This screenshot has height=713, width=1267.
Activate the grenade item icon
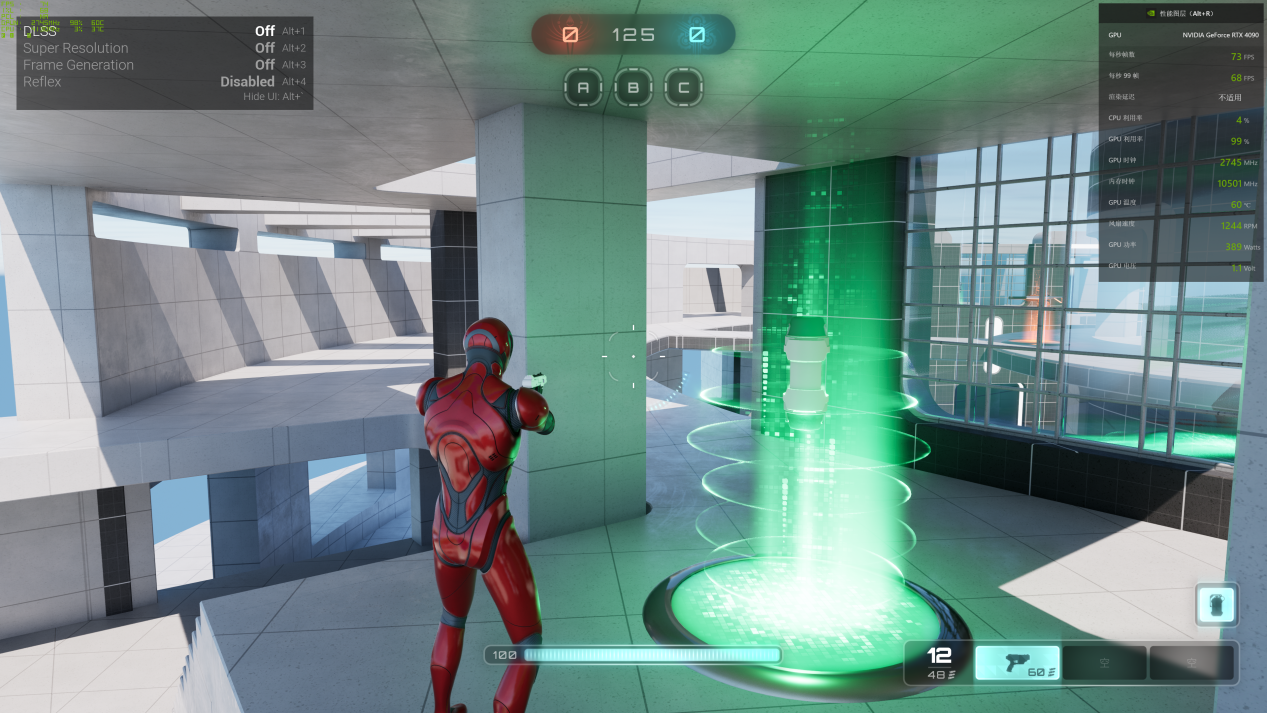pyautogui.click(x=1216, y=605)
